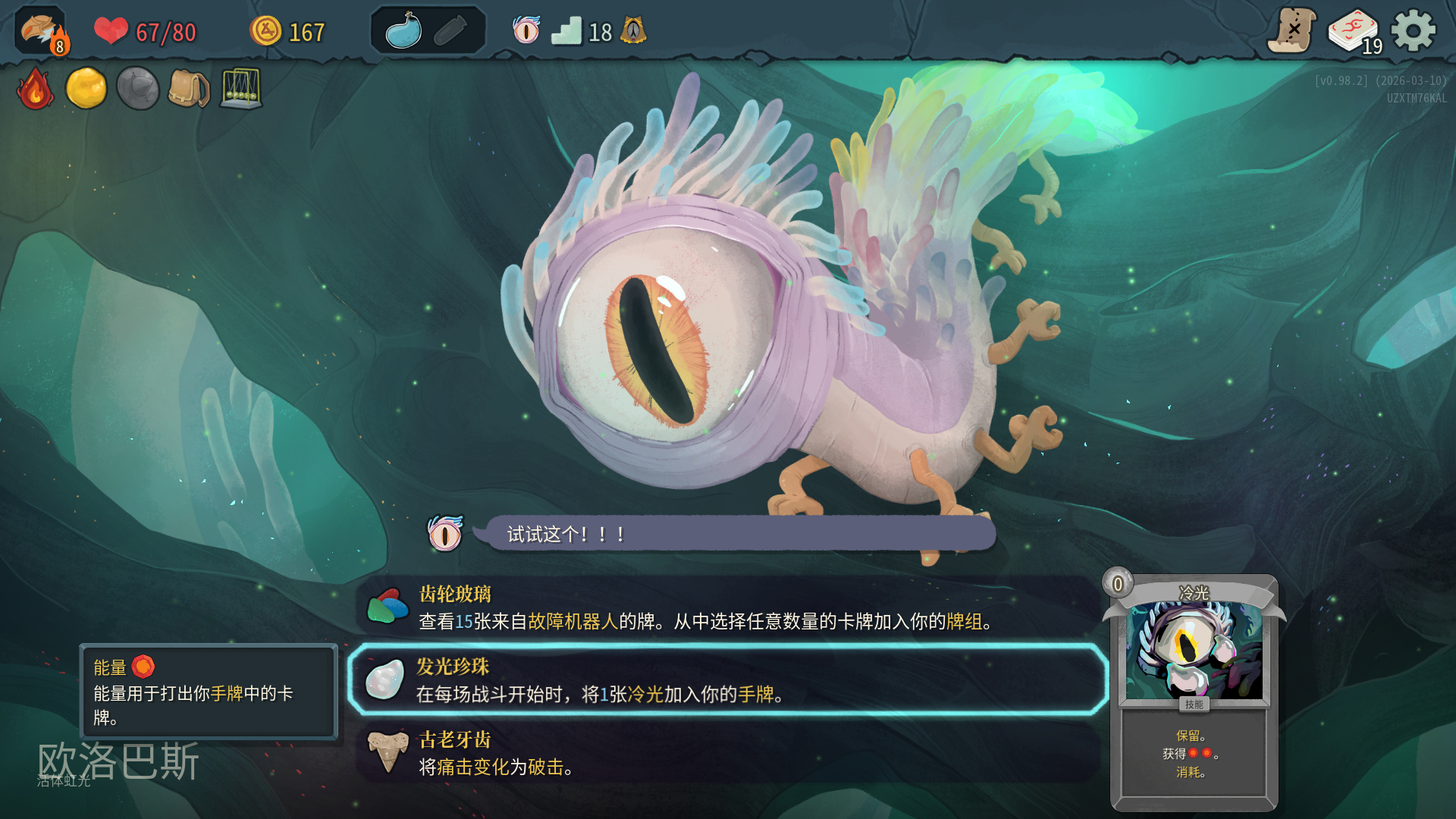Inspect the backpack relic
The width and height of the screenshot is (1456, 819).
[x=189, y=89]
